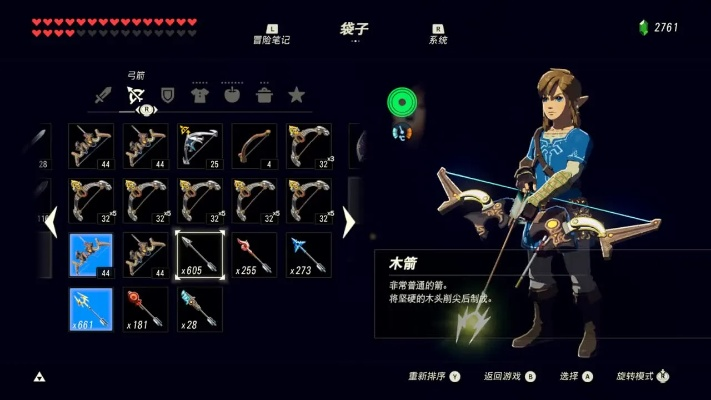Screen dimensions: 711x400
Task: Go to the next inventory page arrow
Action: 348,222
